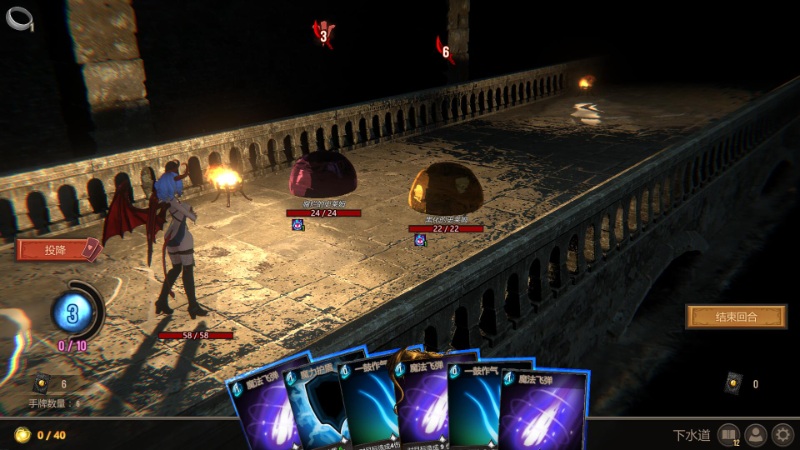Open the gear settings menu

(782, 435)
